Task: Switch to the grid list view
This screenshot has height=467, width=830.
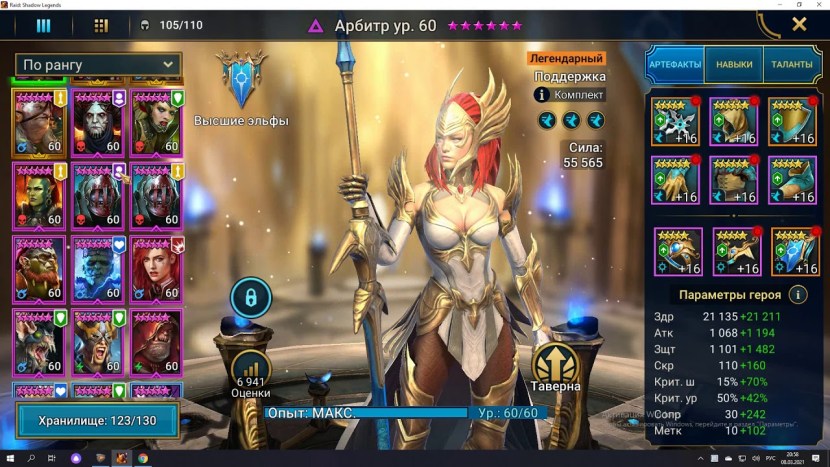Action: [x=101, y=25]
